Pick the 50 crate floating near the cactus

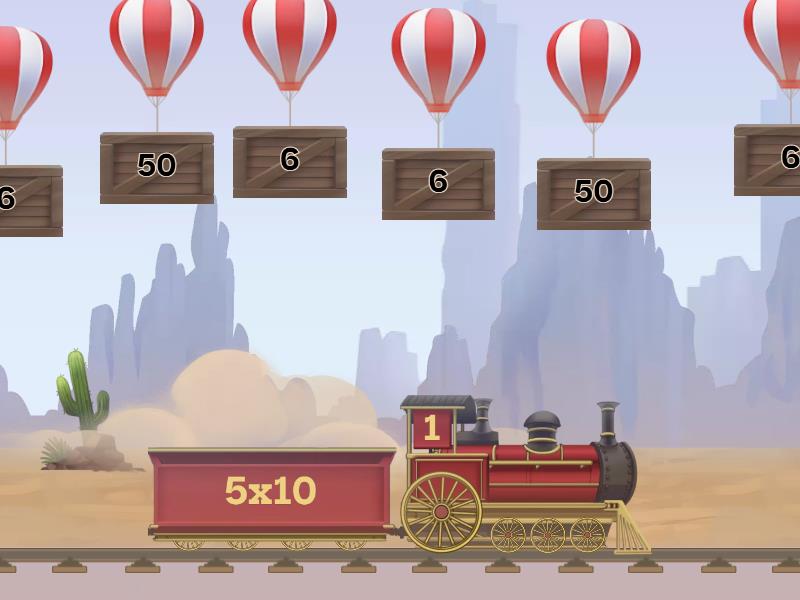coord(156,166)
